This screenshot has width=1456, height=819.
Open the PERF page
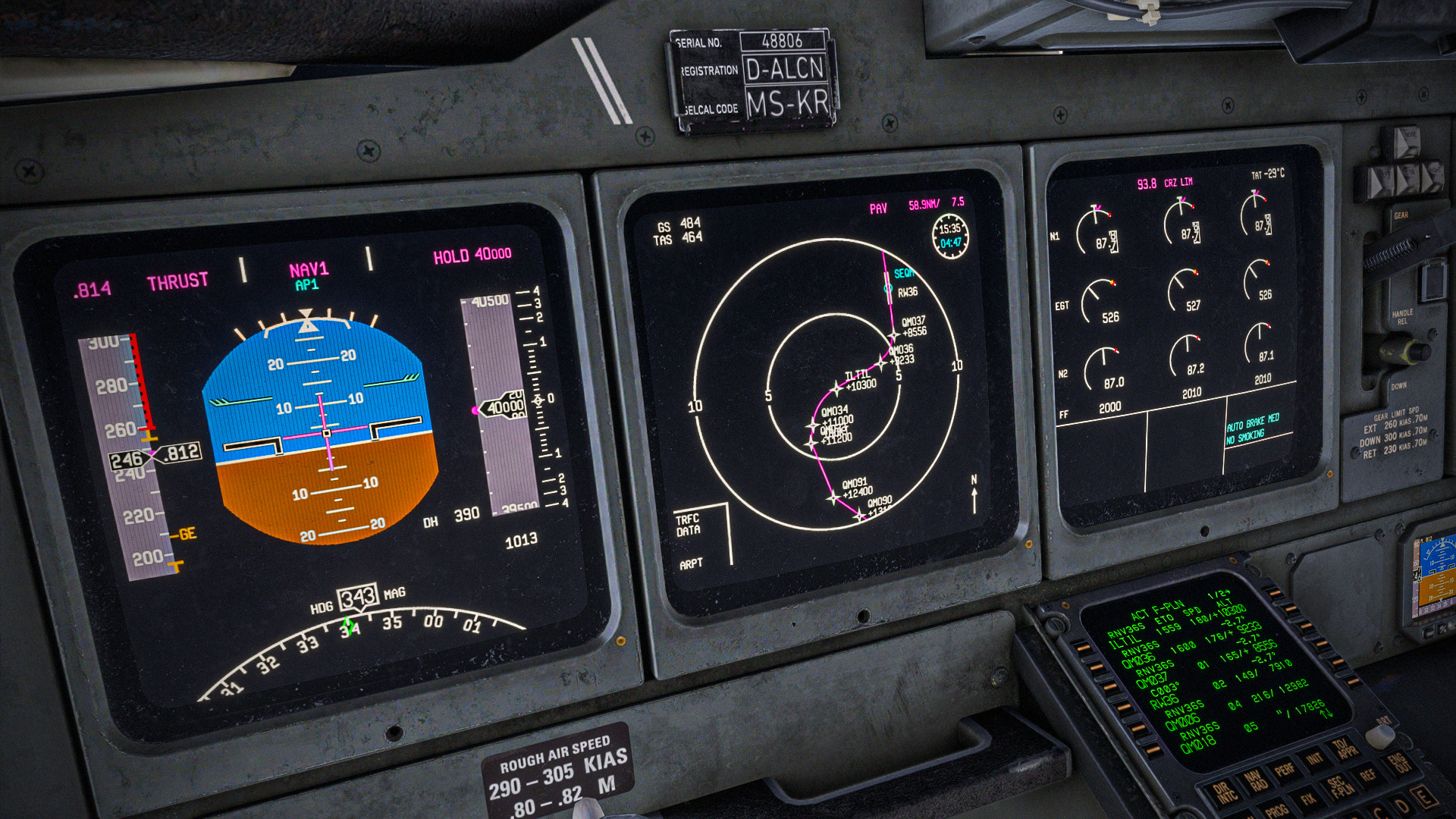1285,770
